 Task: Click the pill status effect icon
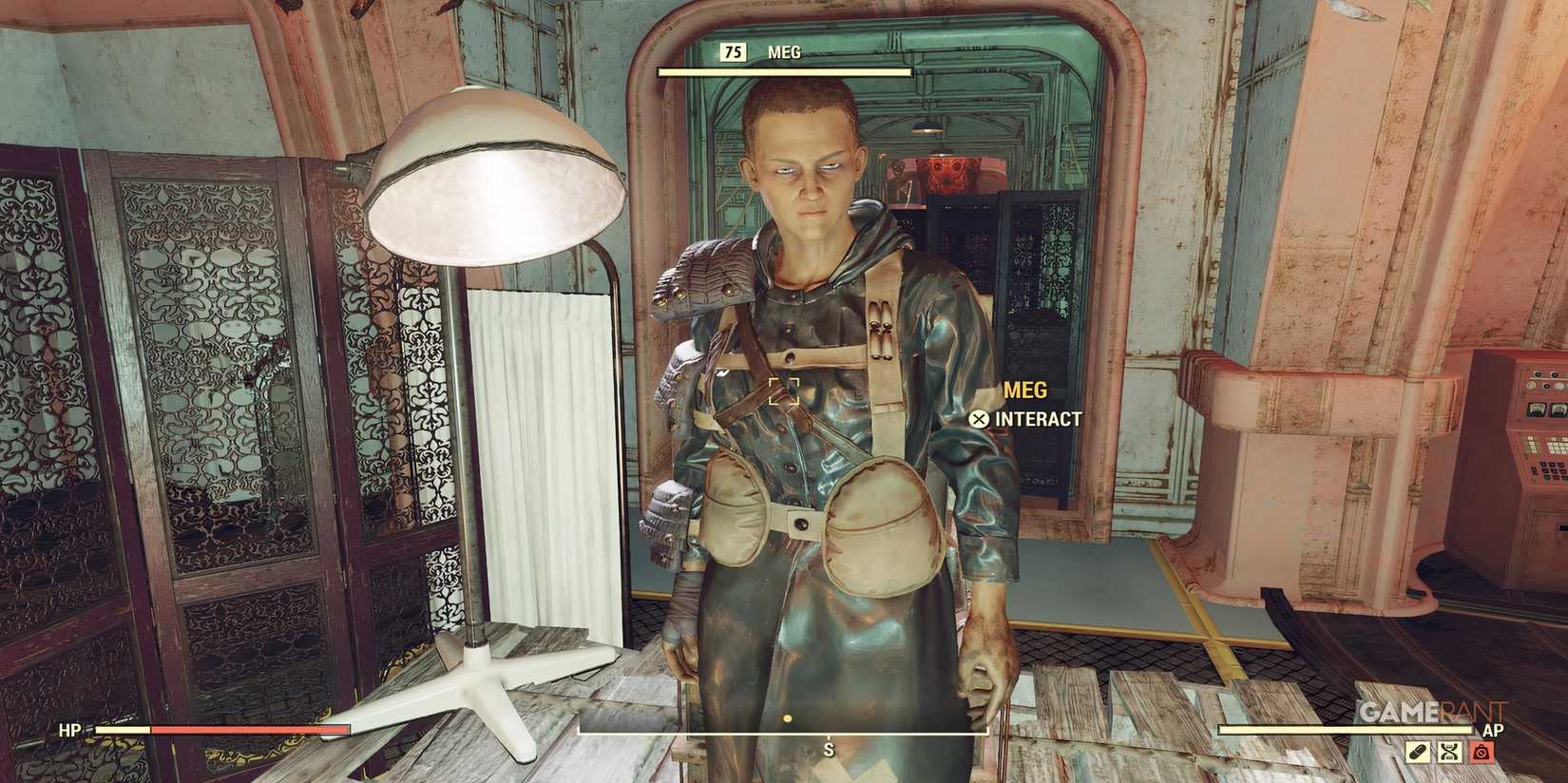(1418, 752)
